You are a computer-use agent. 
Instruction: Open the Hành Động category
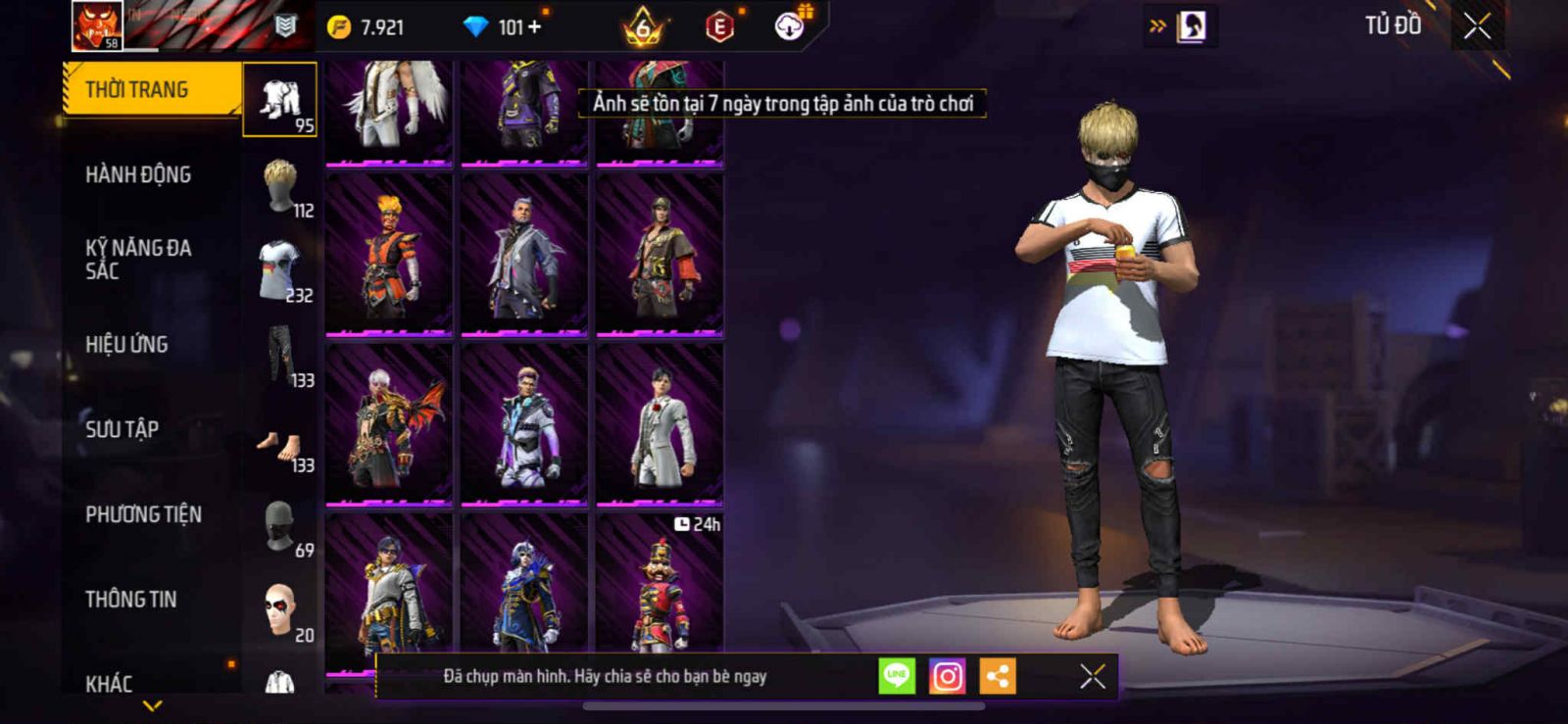pyautogui.click(x=138, y=174)
